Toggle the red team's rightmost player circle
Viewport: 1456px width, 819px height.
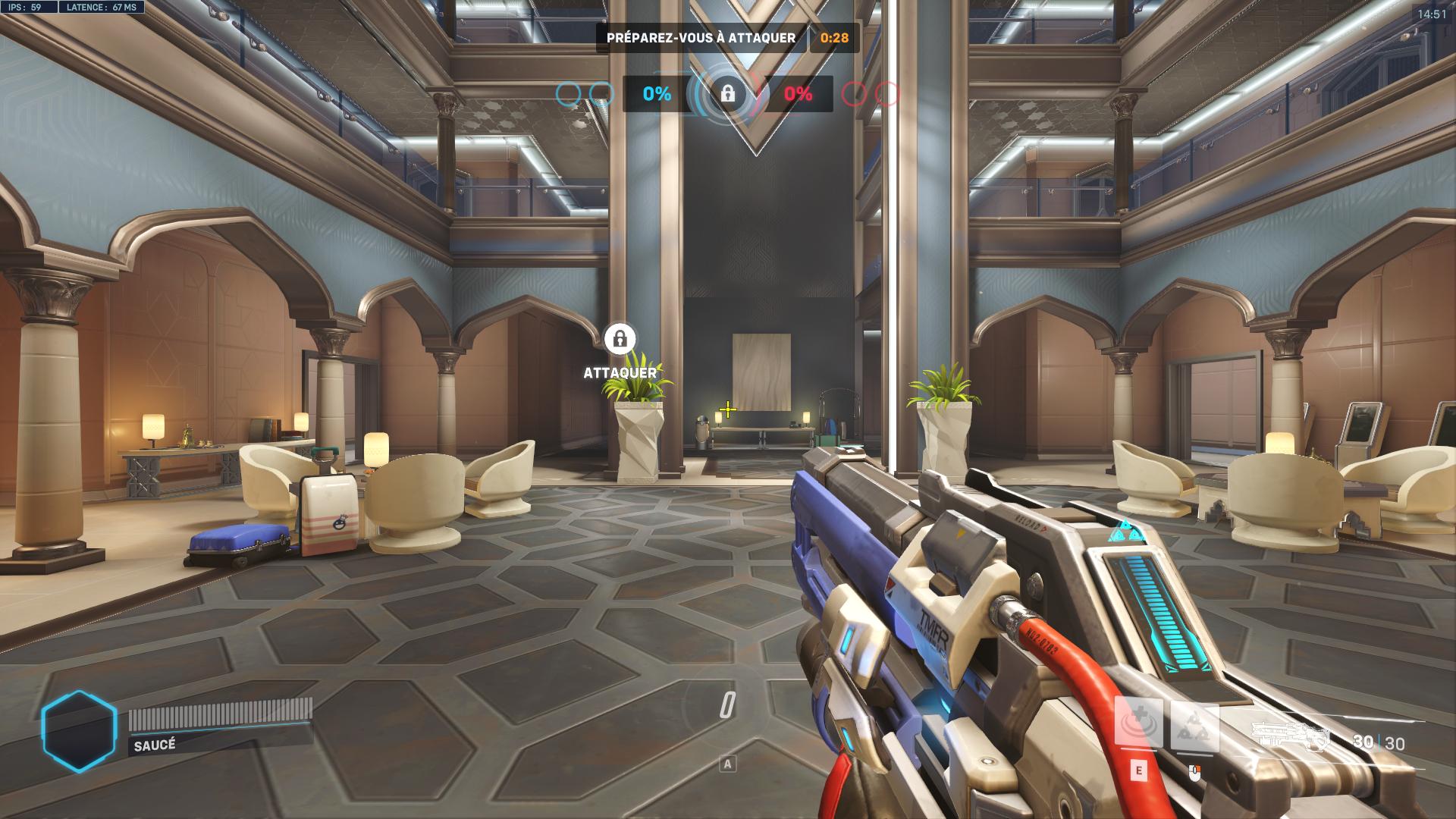pos(887,93)
